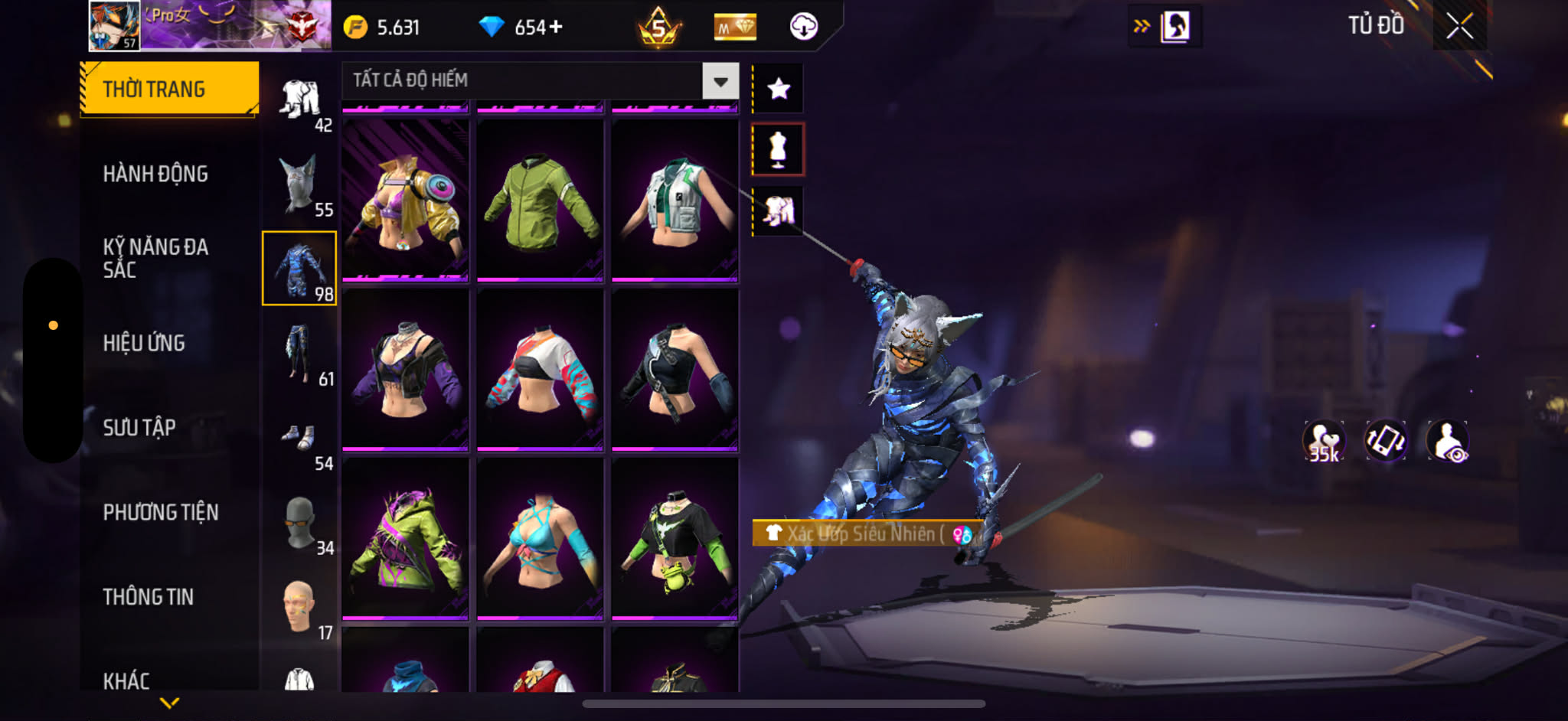Open the Thông Tin tab
The image size is (1568, 721).
[149, 596]
